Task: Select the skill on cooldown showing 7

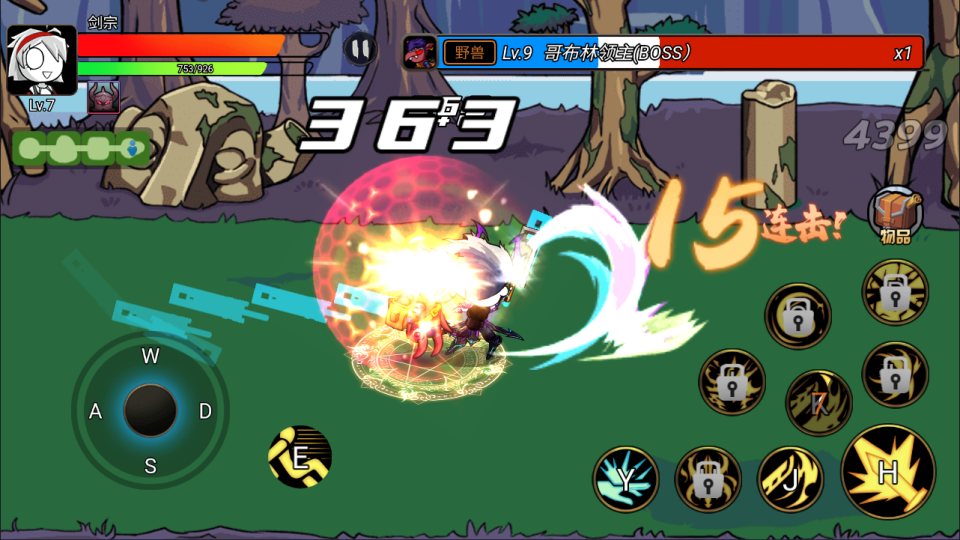Action: coord(819,403)
